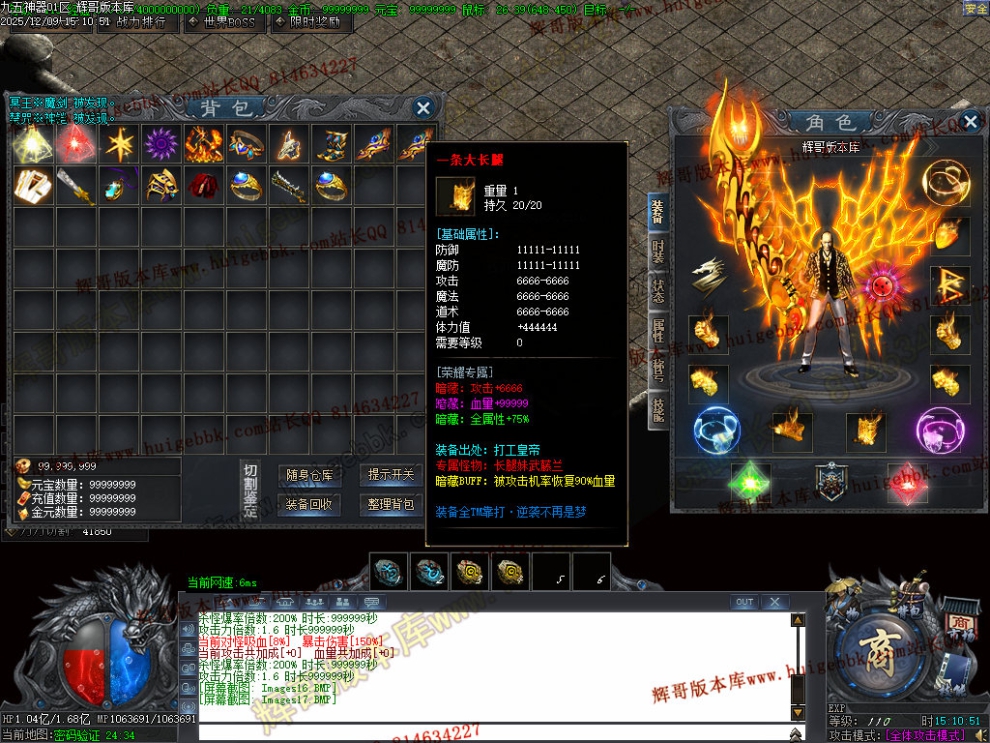Switch to the 状态 status tab
This screenshot has width=990, height=743.
pos(658,291)
